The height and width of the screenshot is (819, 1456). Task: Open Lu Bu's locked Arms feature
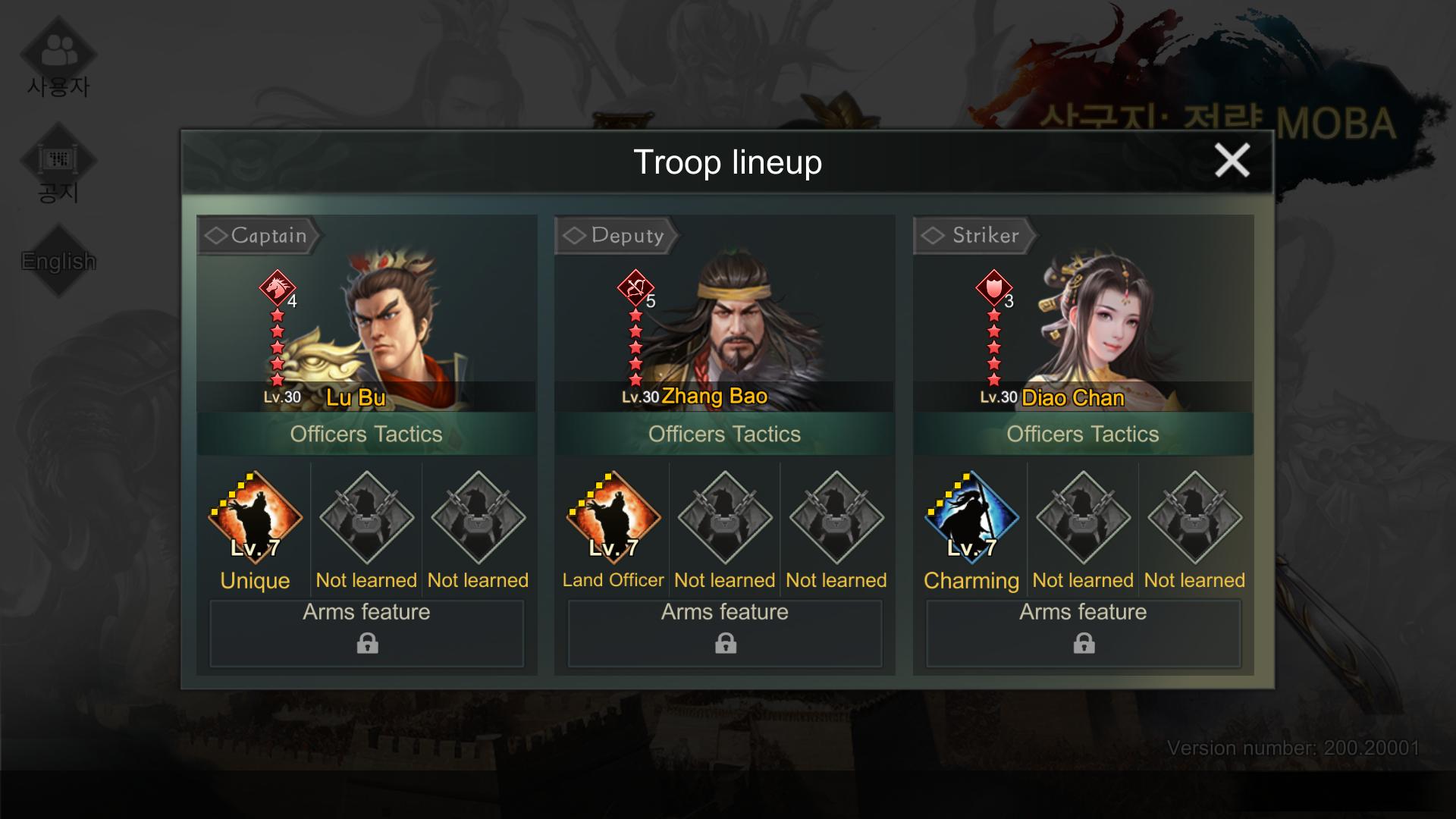point(367,633)
